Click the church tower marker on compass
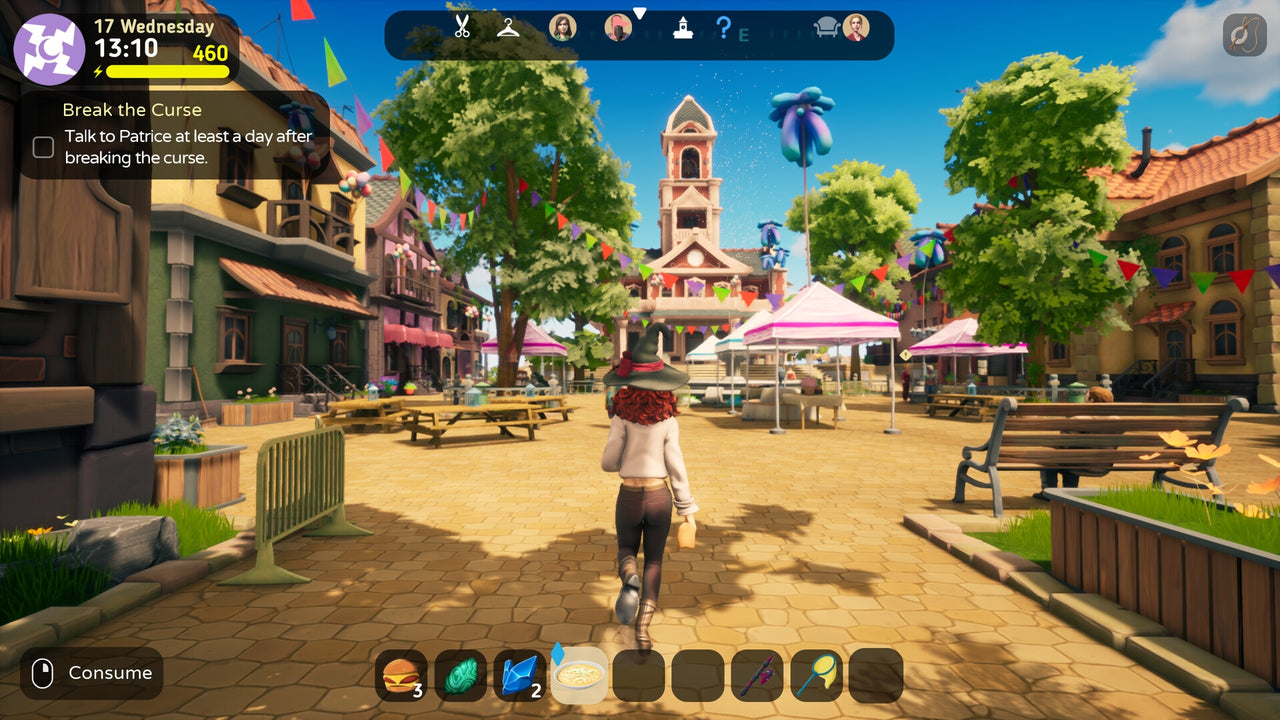The image size is (1280, 720). (x=683, y=29)
